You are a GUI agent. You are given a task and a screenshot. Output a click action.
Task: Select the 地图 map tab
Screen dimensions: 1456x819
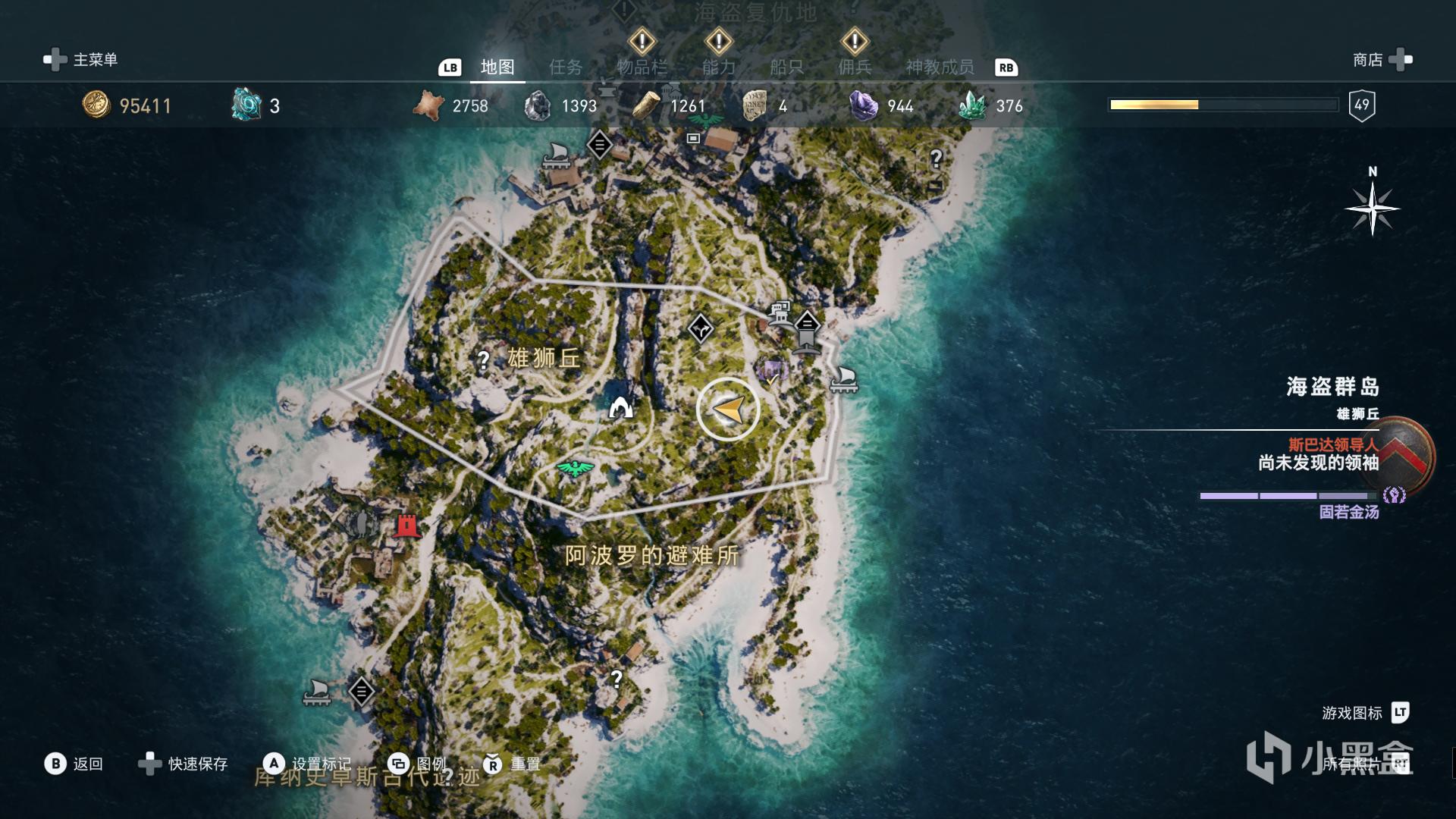click(497, 67)
